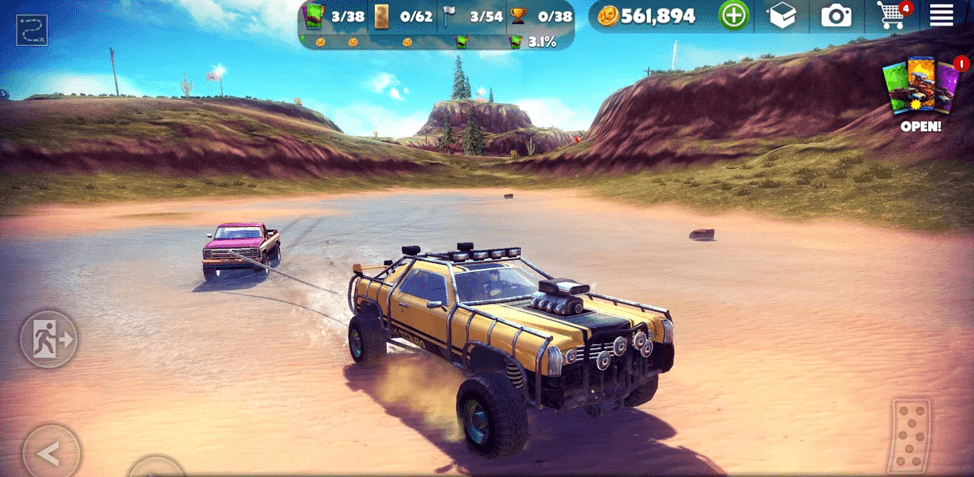Tap the gas pedal
The height and width of the screenshot is (477, 974).
click(x=910, y=435)
